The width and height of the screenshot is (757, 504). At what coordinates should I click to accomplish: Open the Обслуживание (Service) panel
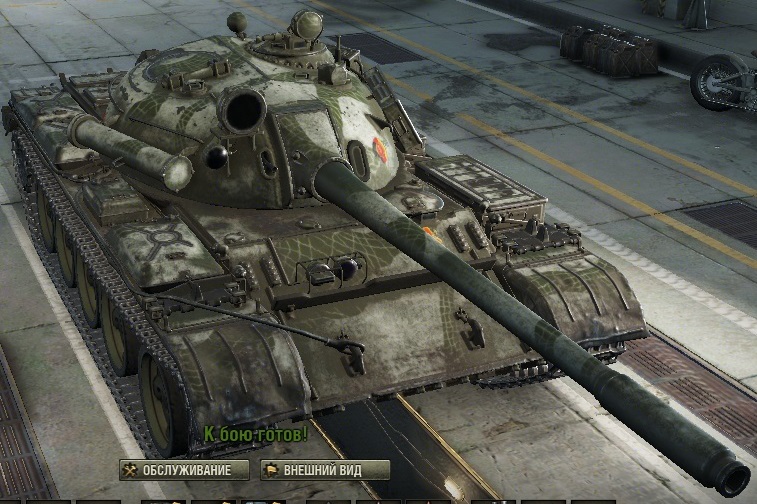point(183,470)
